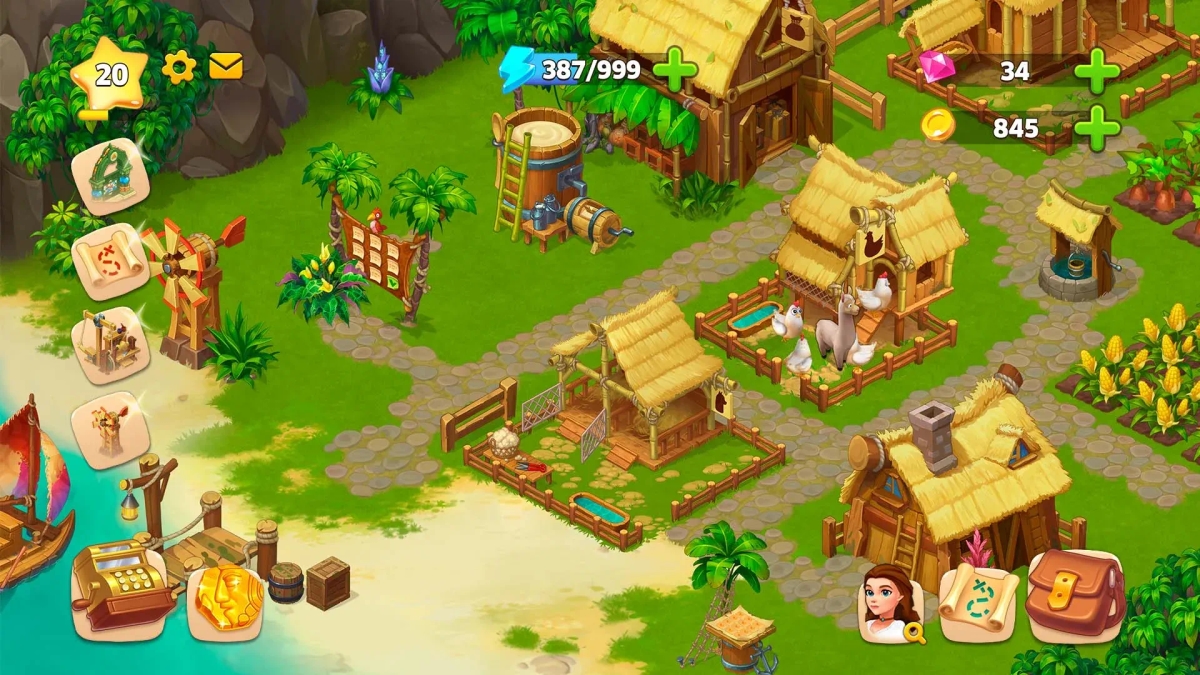Add energy with the green plus
The height and width of the screenshot is (675, 1200).
(675, 69)
